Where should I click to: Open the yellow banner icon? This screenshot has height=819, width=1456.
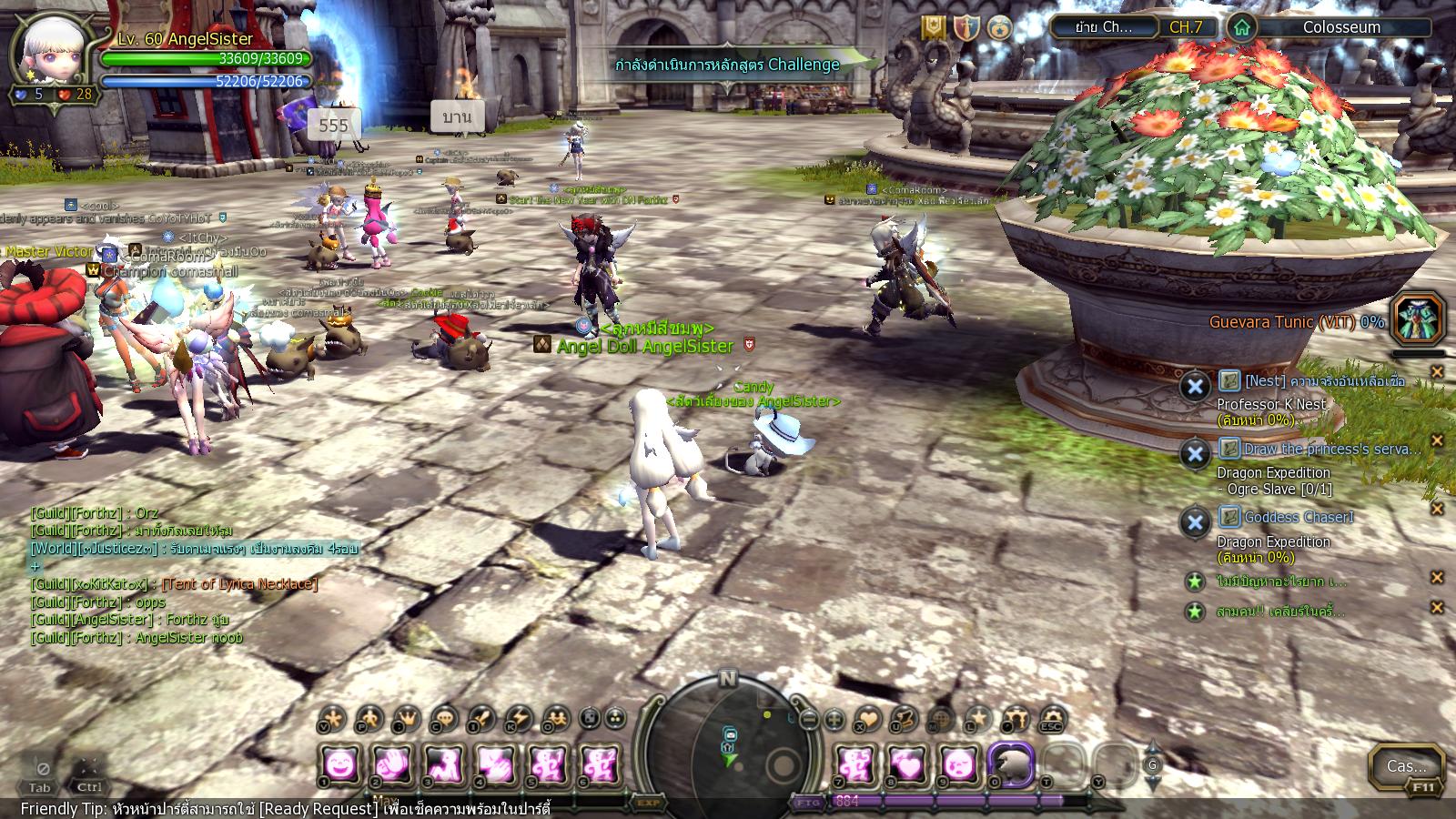[x=933, y=27]
